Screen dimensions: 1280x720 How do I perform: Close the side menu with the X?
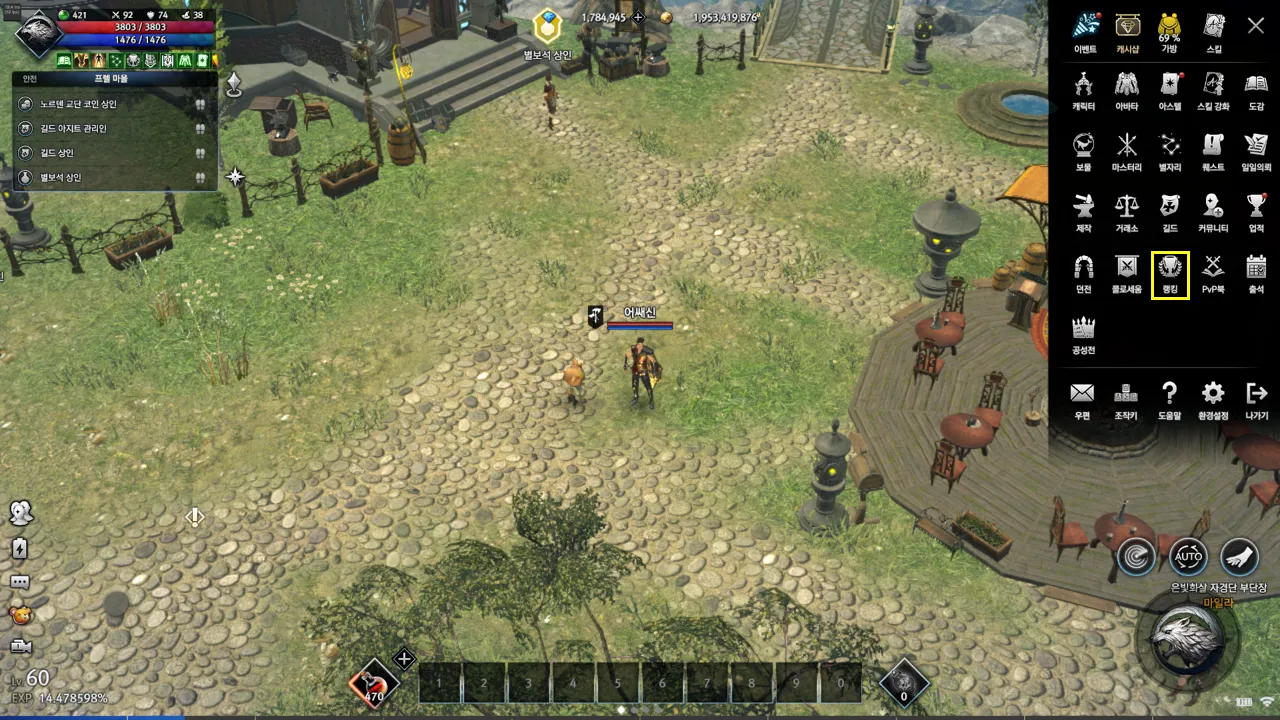pos(1256,26)
